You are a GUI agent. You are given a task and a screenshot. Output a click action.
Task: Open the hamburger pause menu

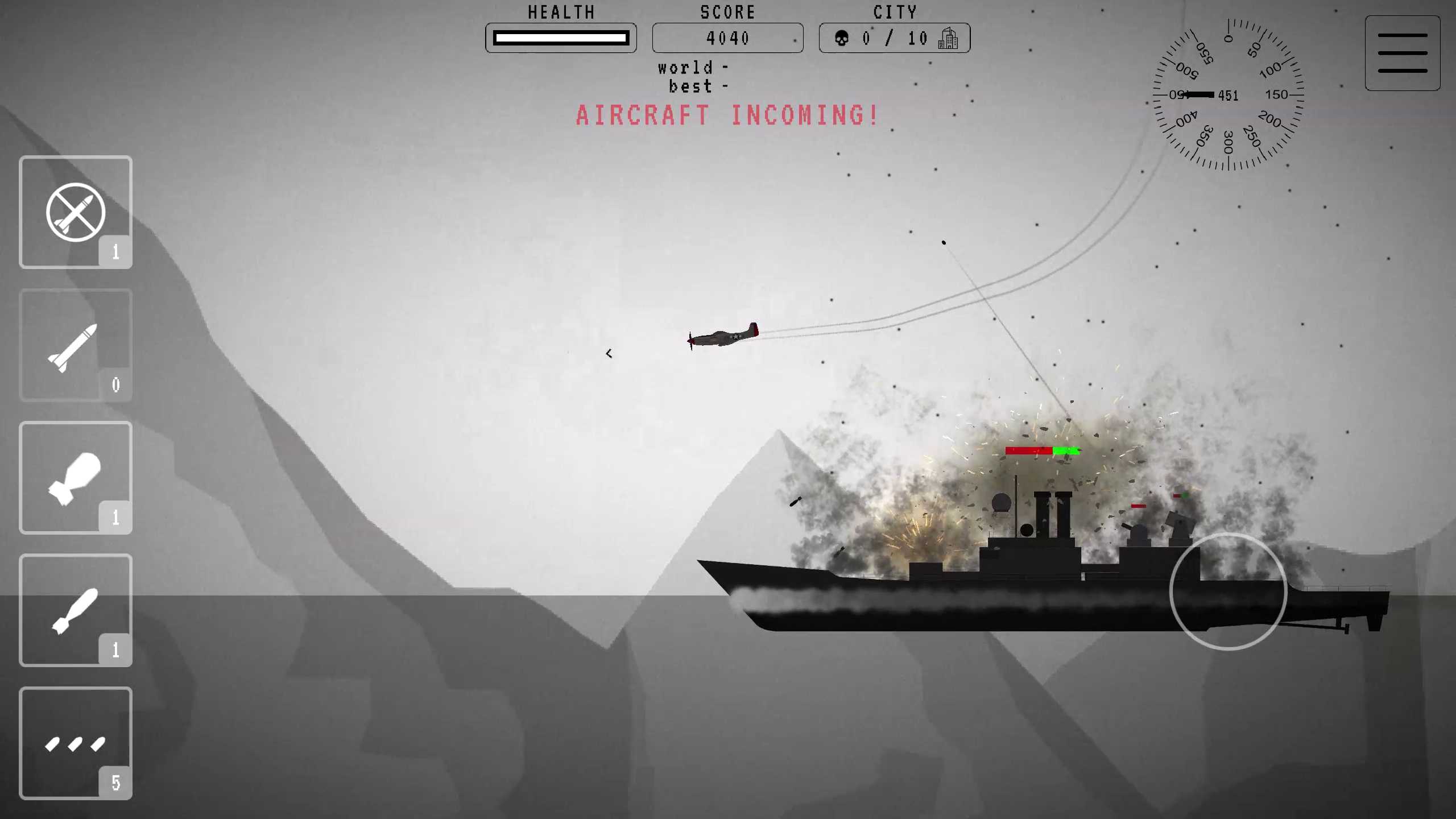[1403, 53]
